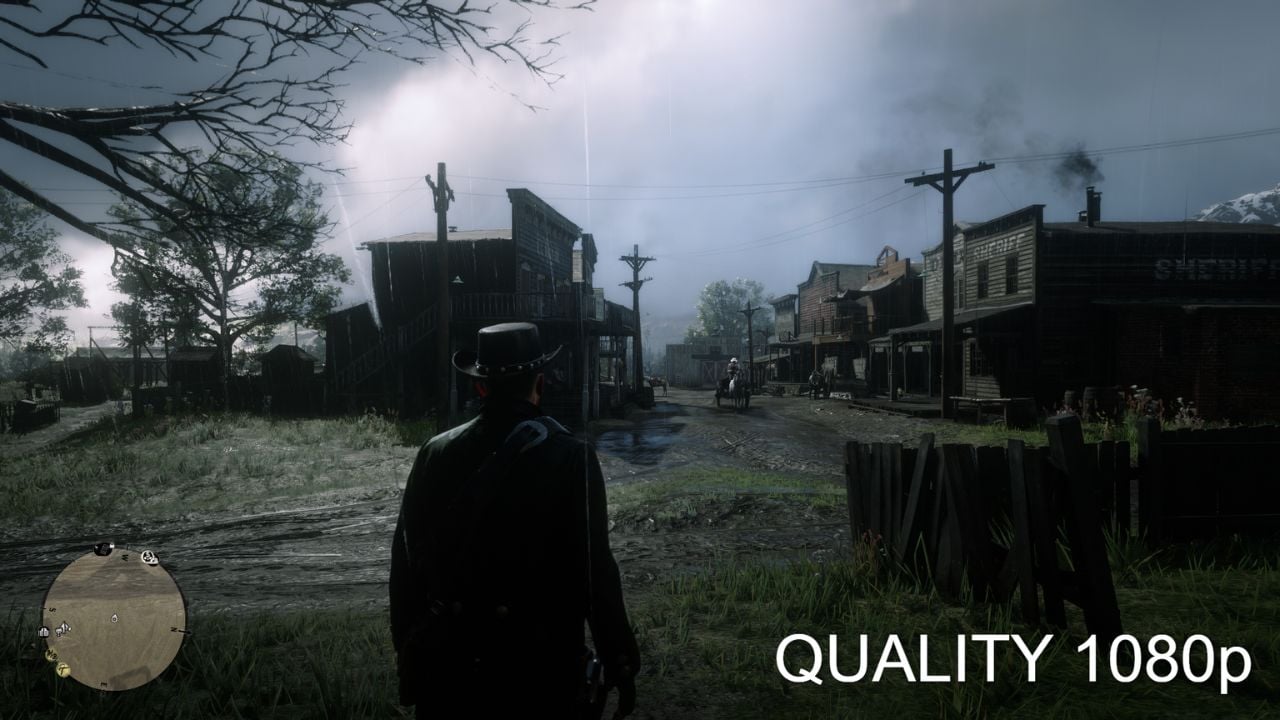Click the saloon icon on the minimap
Image resolution: width=1280 pixels, height=720 pixels.
[61, 630]
